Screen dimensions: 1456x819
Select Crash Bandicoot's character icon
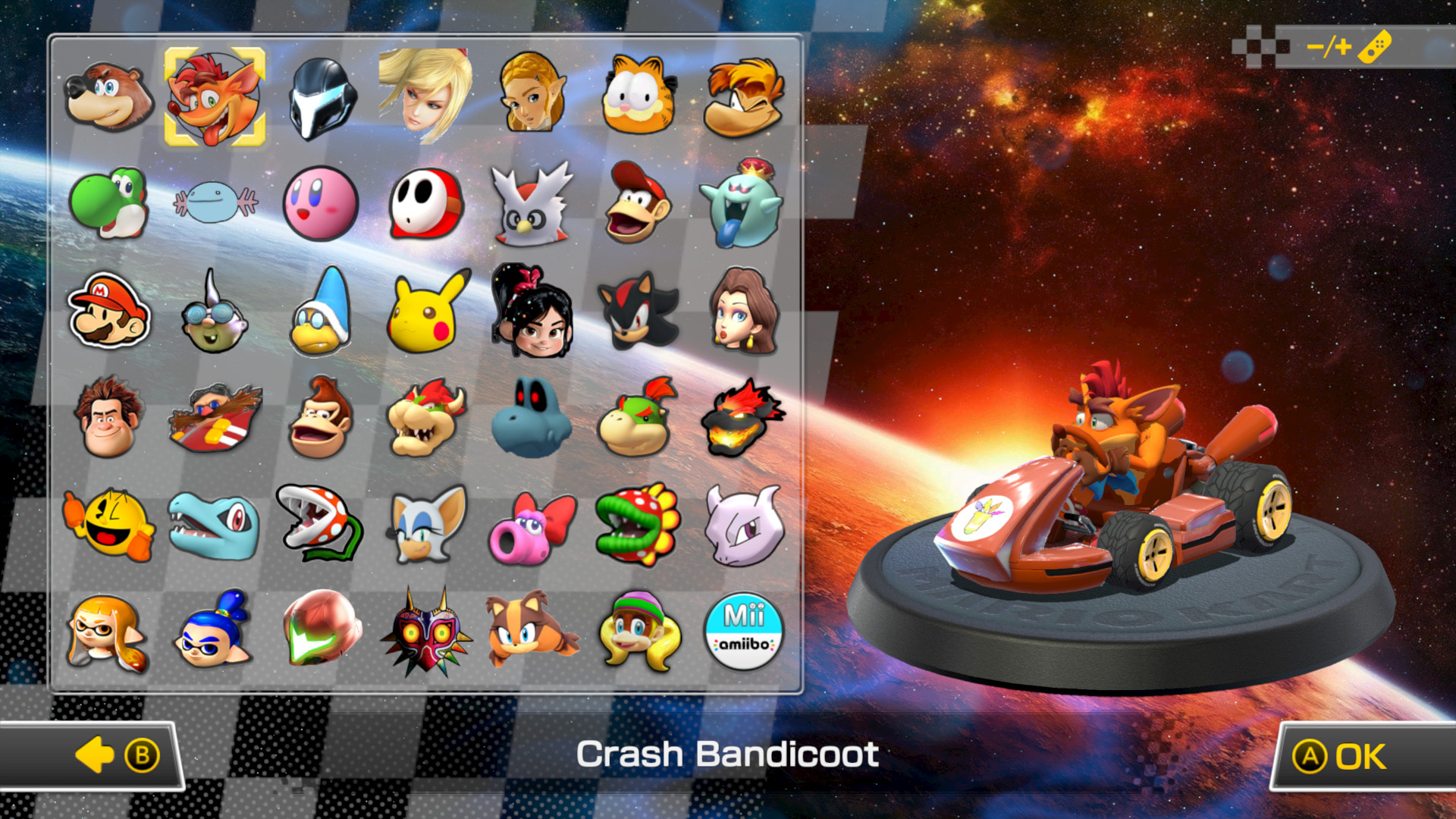coord(215,96)
